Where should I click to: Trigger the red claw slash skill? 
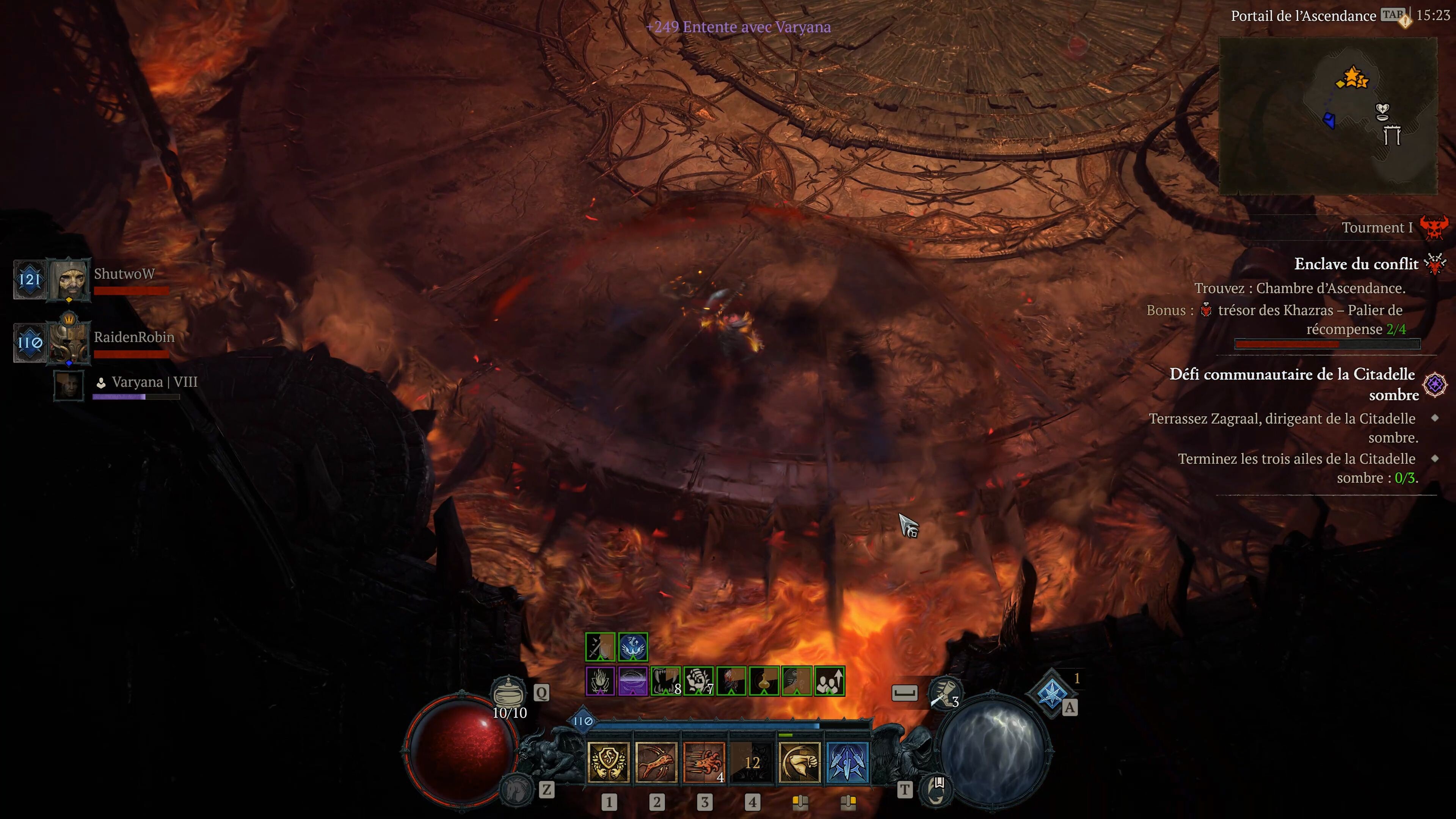[704, 763]
